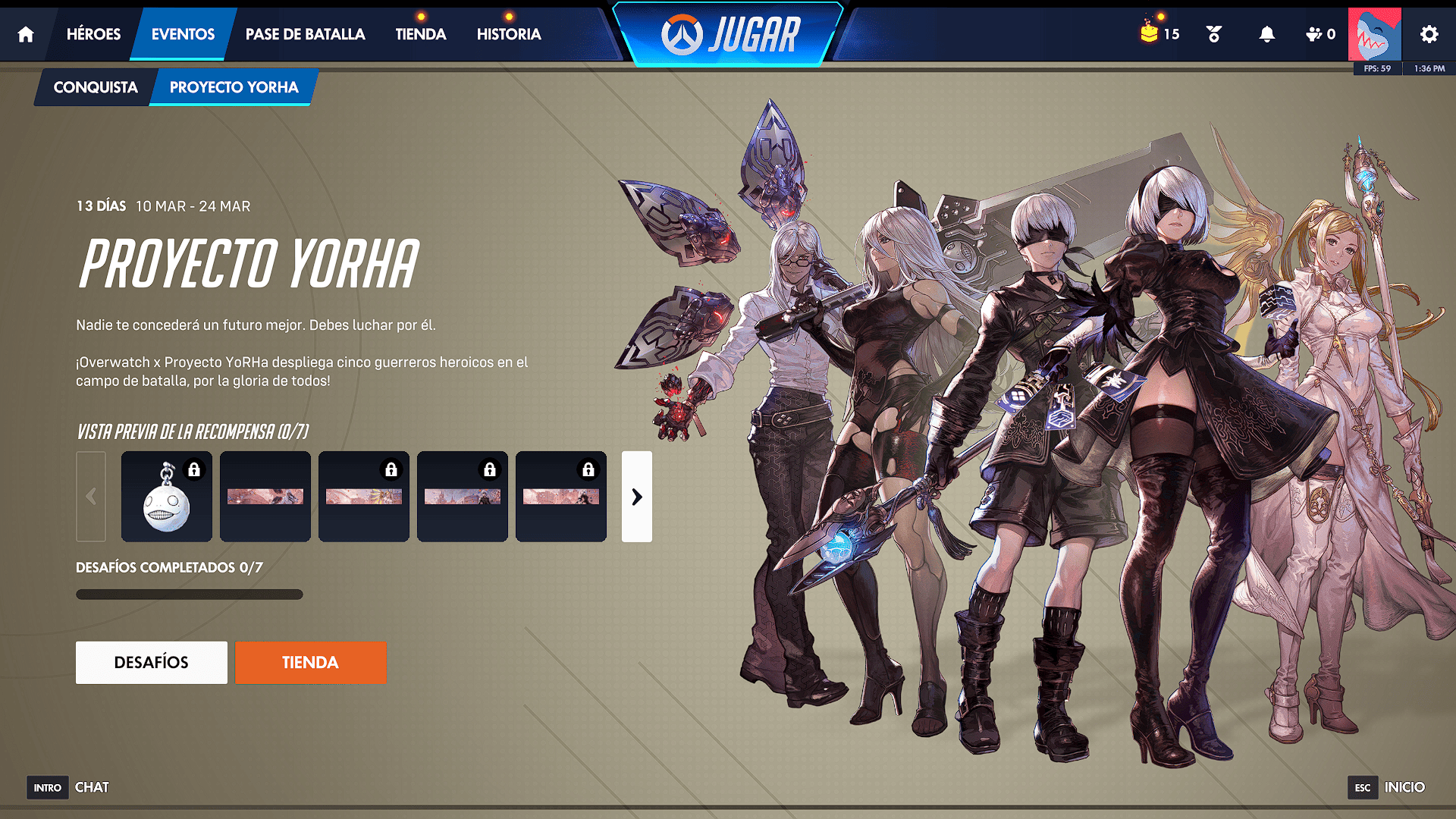Open the competitive medal icon
This screenshot has width=1456, height=819.
[1213, 34]
